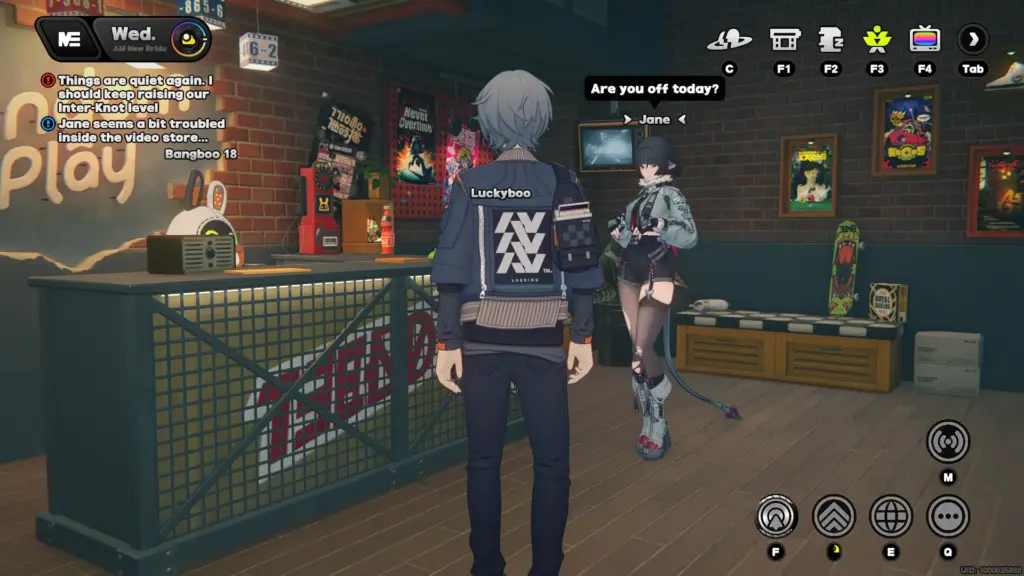Click the film strip storefront icon
This screenshot has width=1024, height=576.
click(784, 40)
